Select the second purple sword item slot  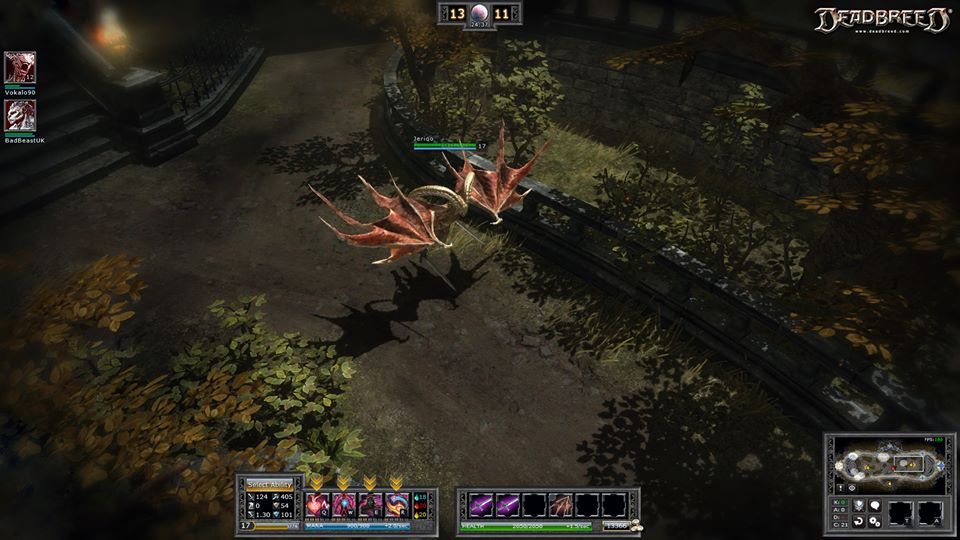coord(508,505)
